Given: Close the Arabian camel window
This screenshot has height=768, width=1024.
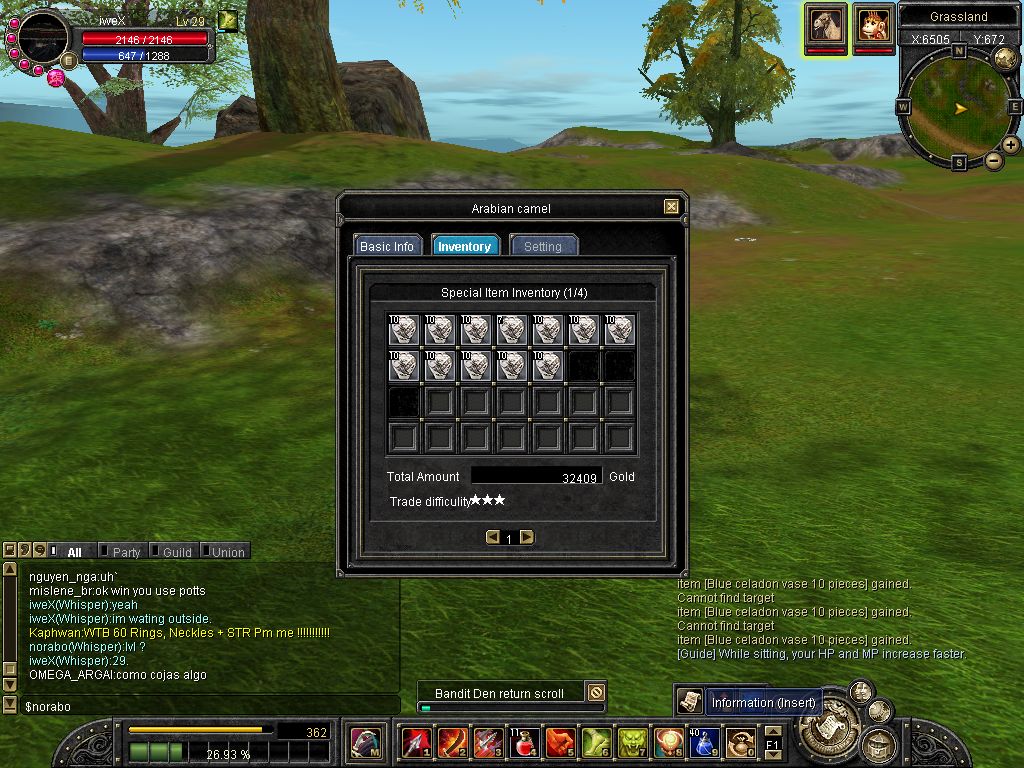Looking at the screenshot, I should (671, 207).
